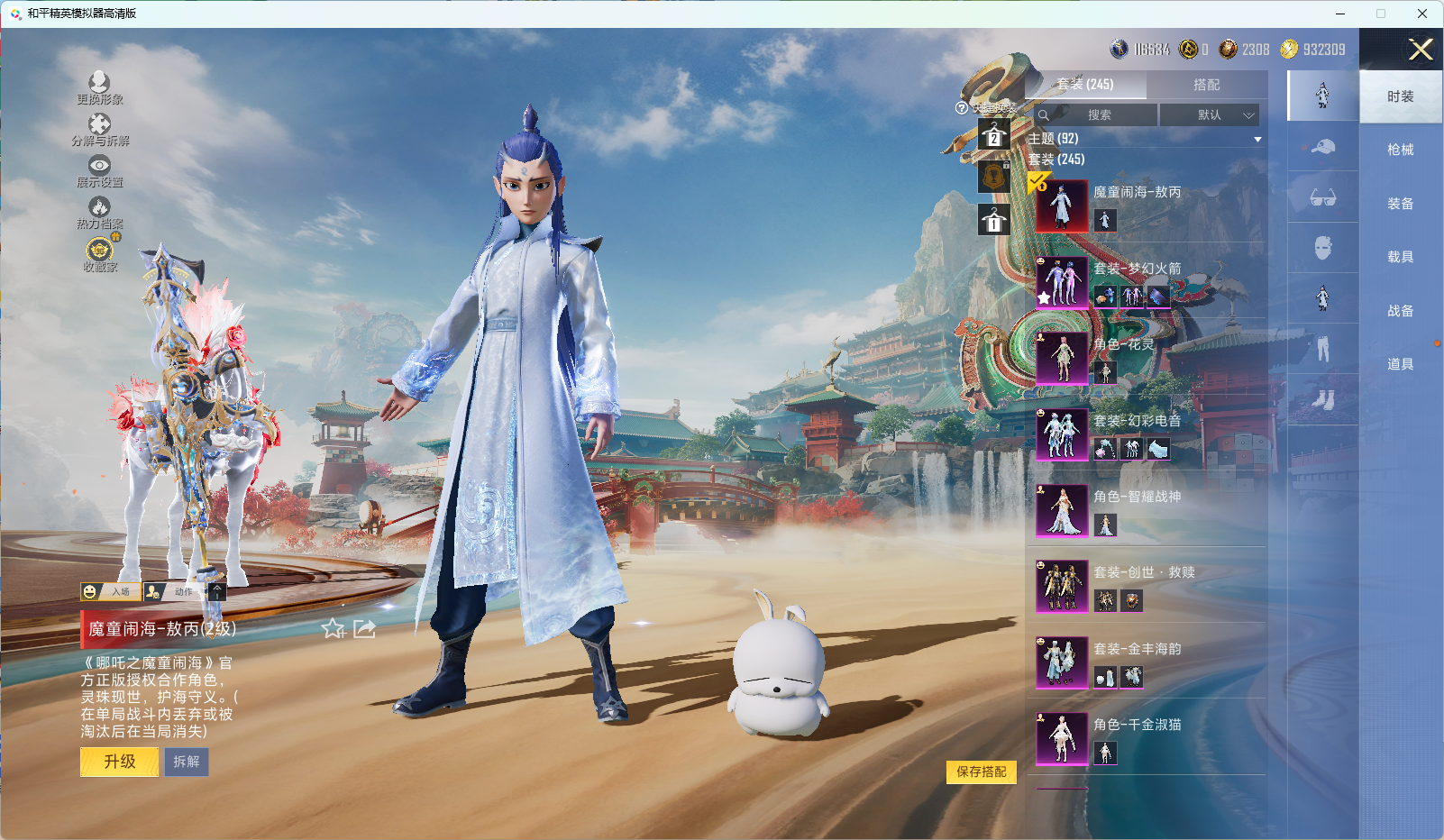The width and height of the screenshot is (1444, 840).
Task: Switch to the 搭配 tab
Action: tap(1206, 85)
